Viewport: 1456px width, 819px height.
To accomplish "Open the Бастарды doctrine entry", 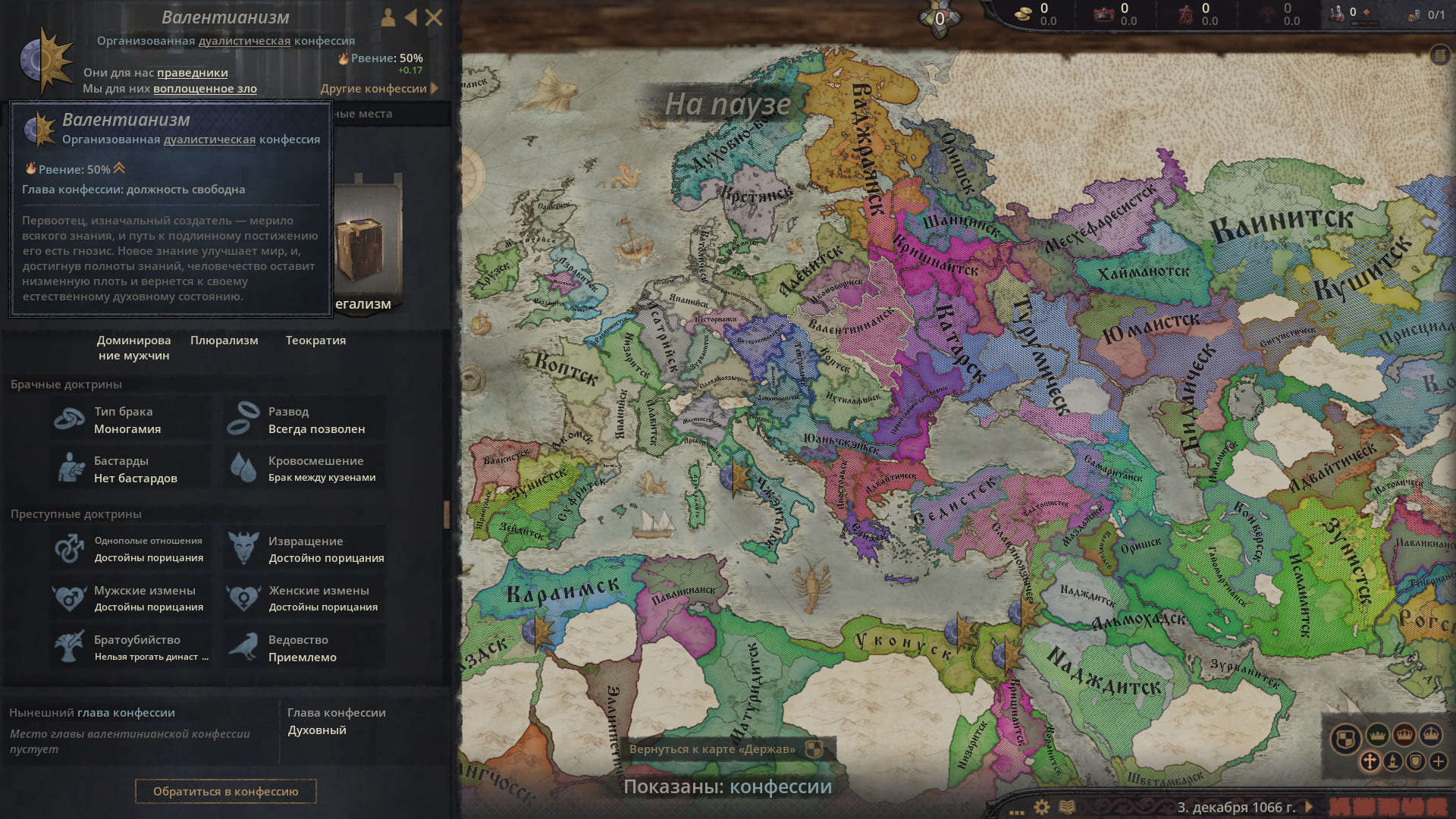I will pos(130,469).
